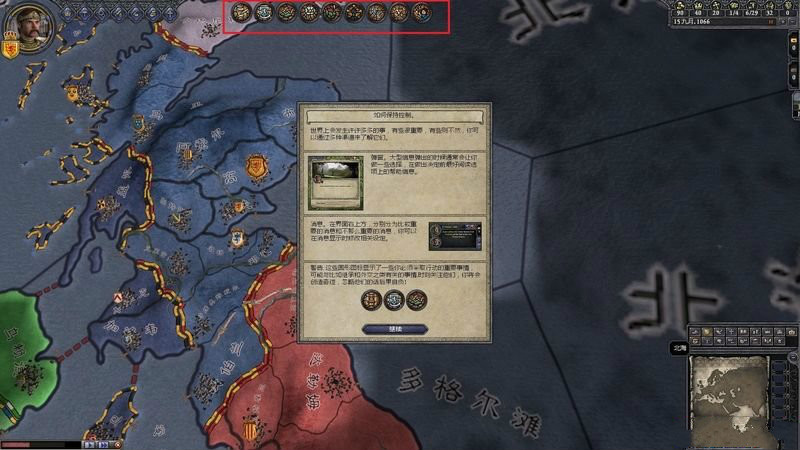Select the red coat of arms shield under the portrait

click(x=12, y=48)
